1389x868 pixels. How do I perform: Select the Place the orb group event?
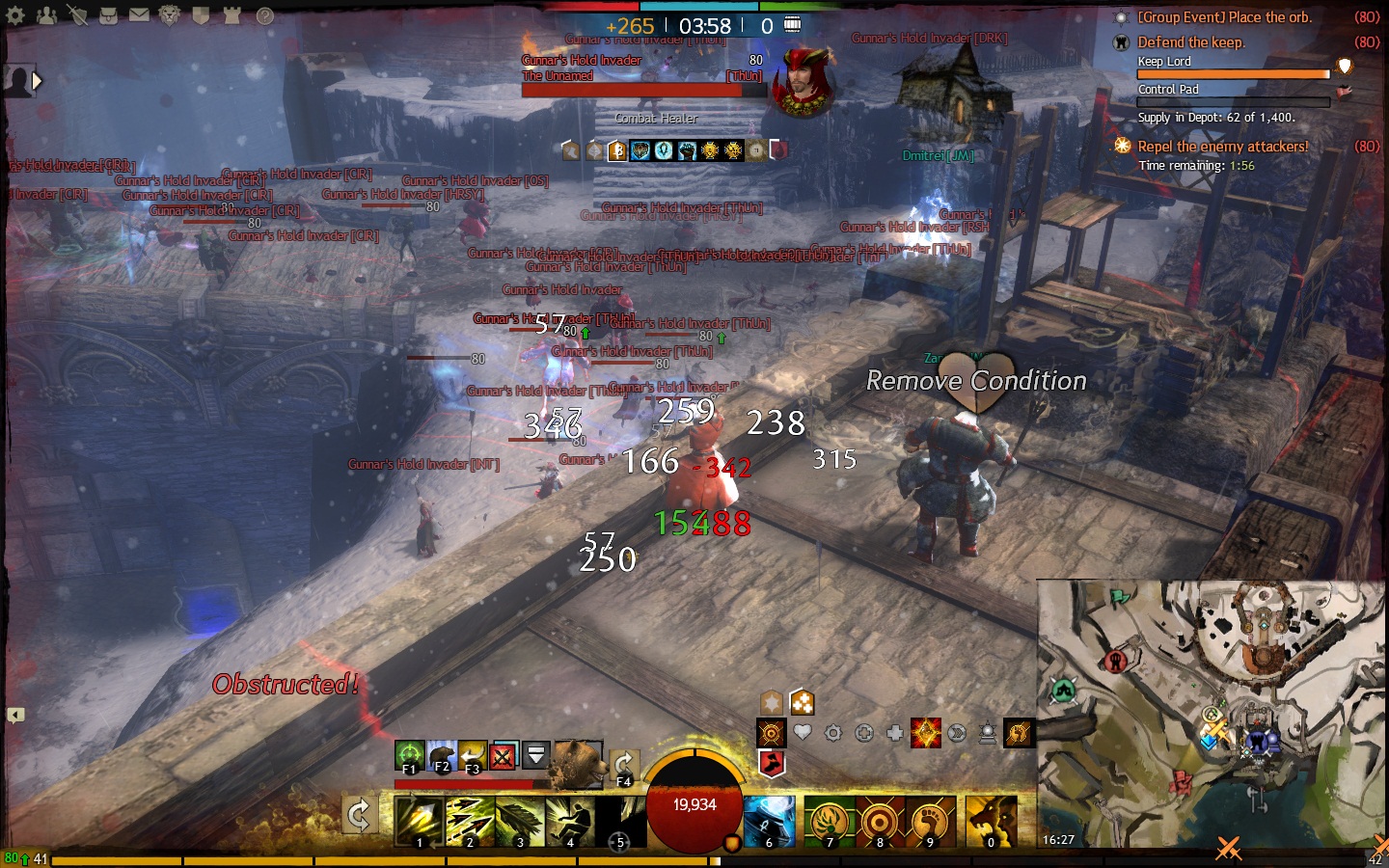click(1224, 17)
